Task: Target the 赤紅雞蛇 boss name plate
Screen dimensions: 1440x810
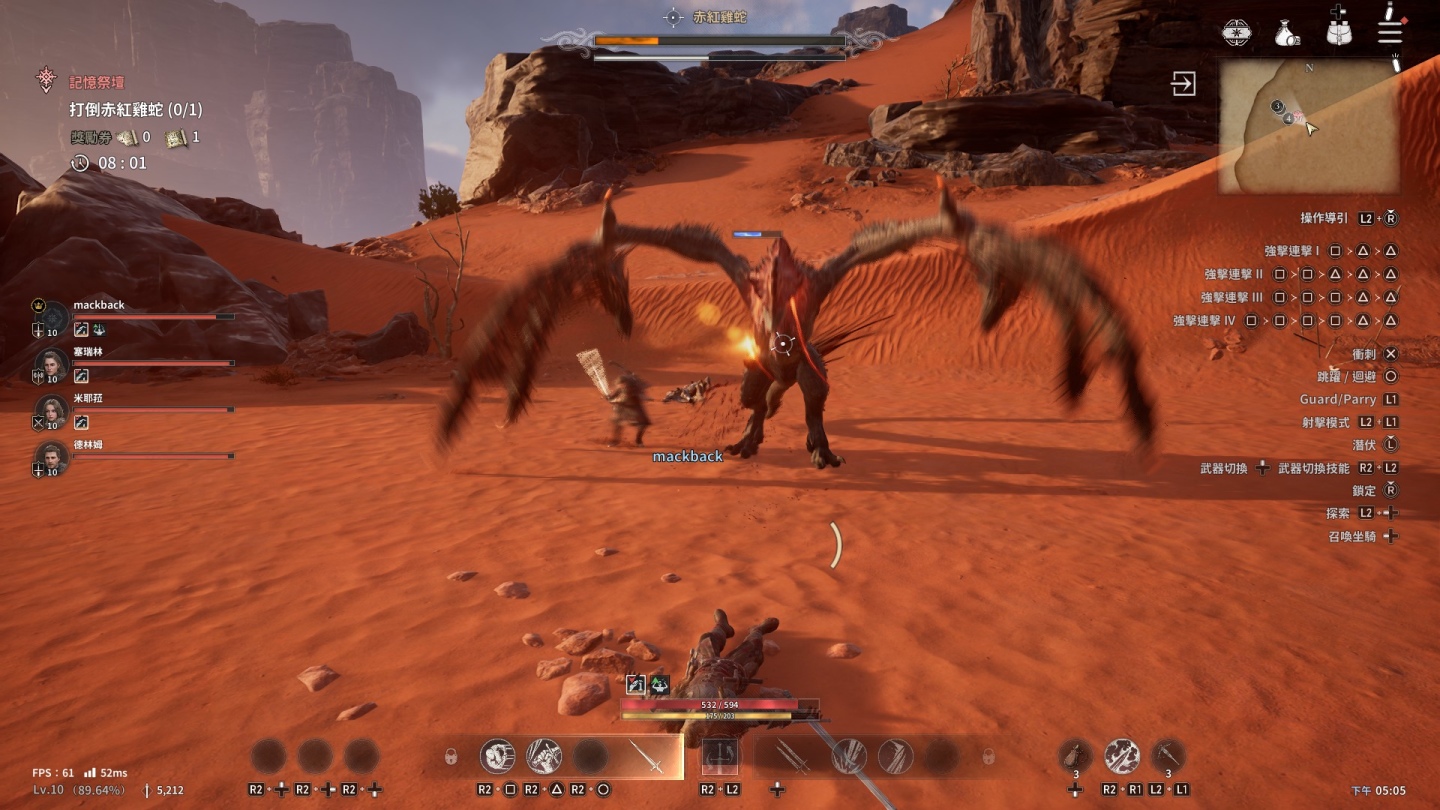Action: pos(719,17)
